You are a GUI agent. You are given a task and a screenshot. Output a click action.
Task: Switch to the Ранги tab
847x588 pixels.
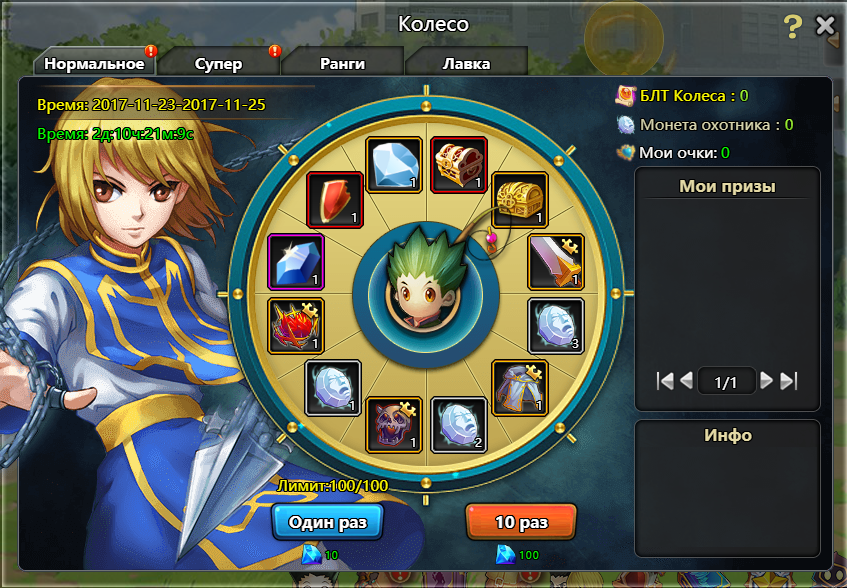click(x=342, y=64)
